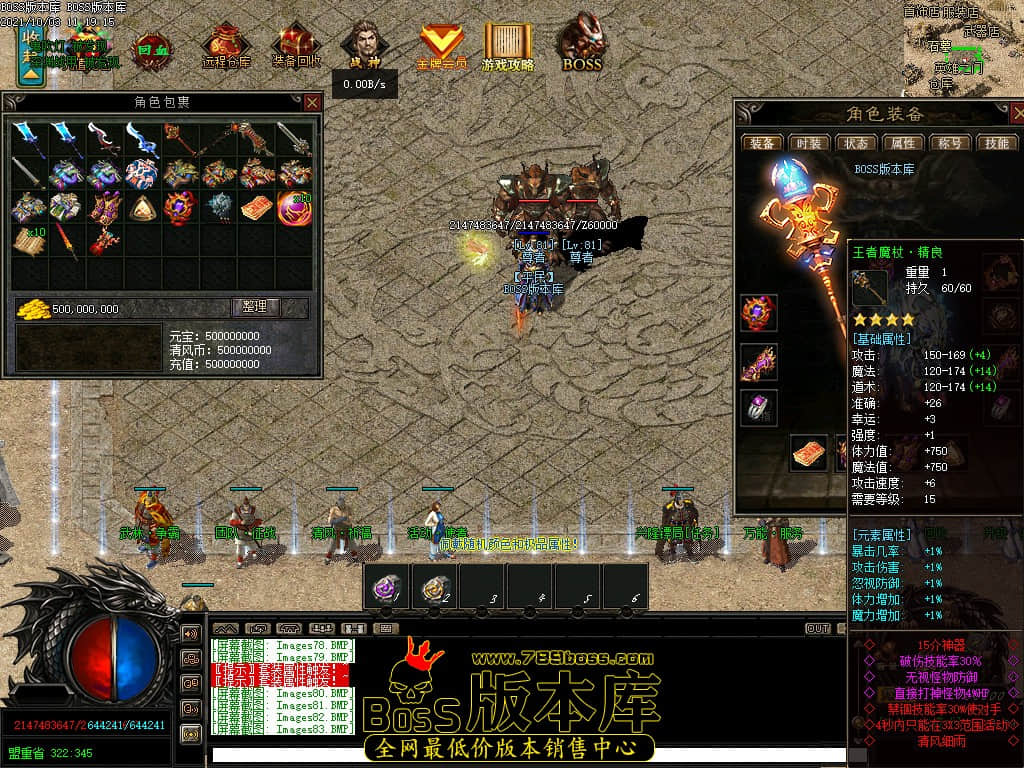1024x768 pixels.
Task: Switch to the 技能 skills tab
Action: [x=997, y=143]
